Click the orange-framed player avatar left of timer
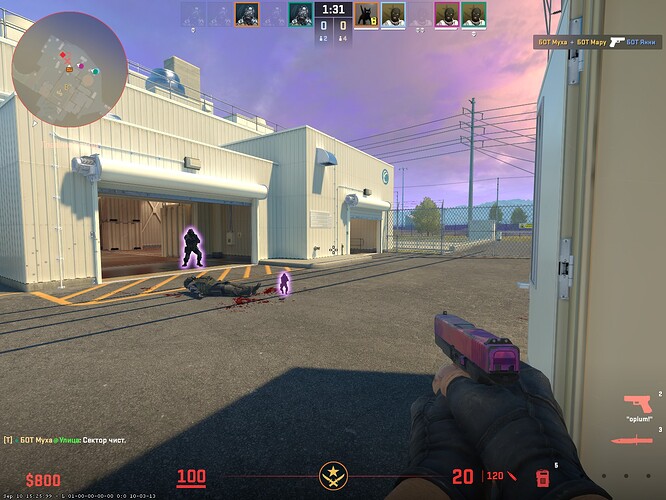 pyautogui.click(x=247, y=14)
